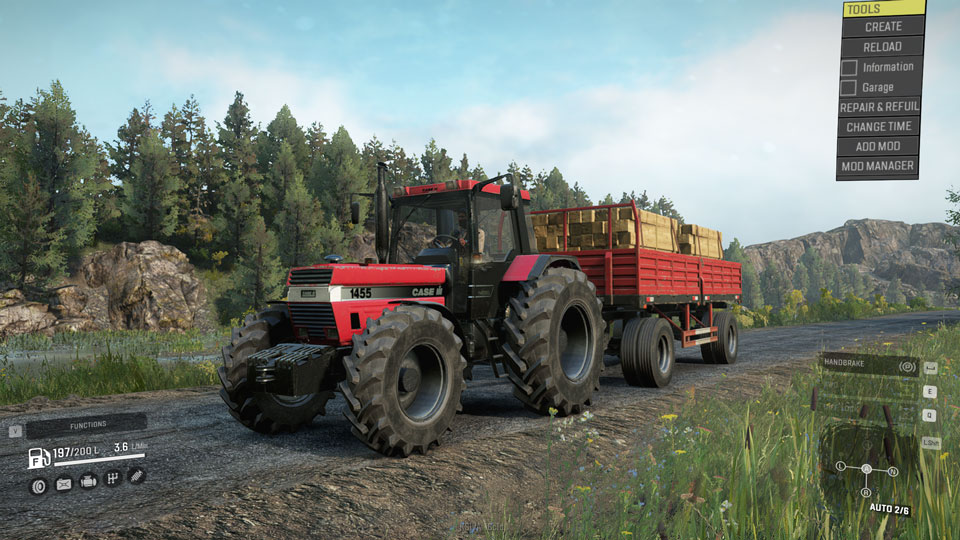960x540 pixels.
Task: Select the A automatic gear node
Action: point(866,469)
